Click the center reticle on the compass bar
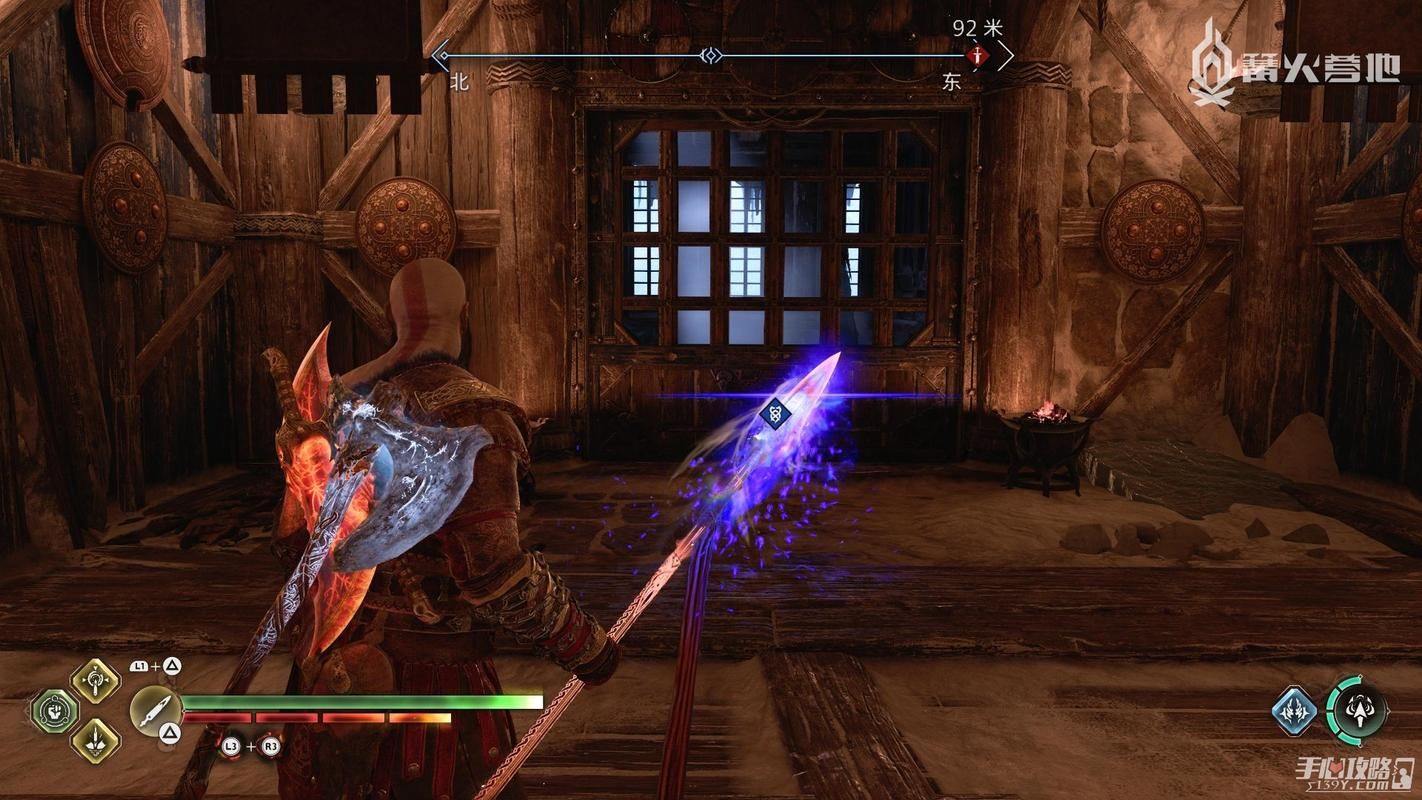Screen dimensions: 1422x800 tap(711, 56)
